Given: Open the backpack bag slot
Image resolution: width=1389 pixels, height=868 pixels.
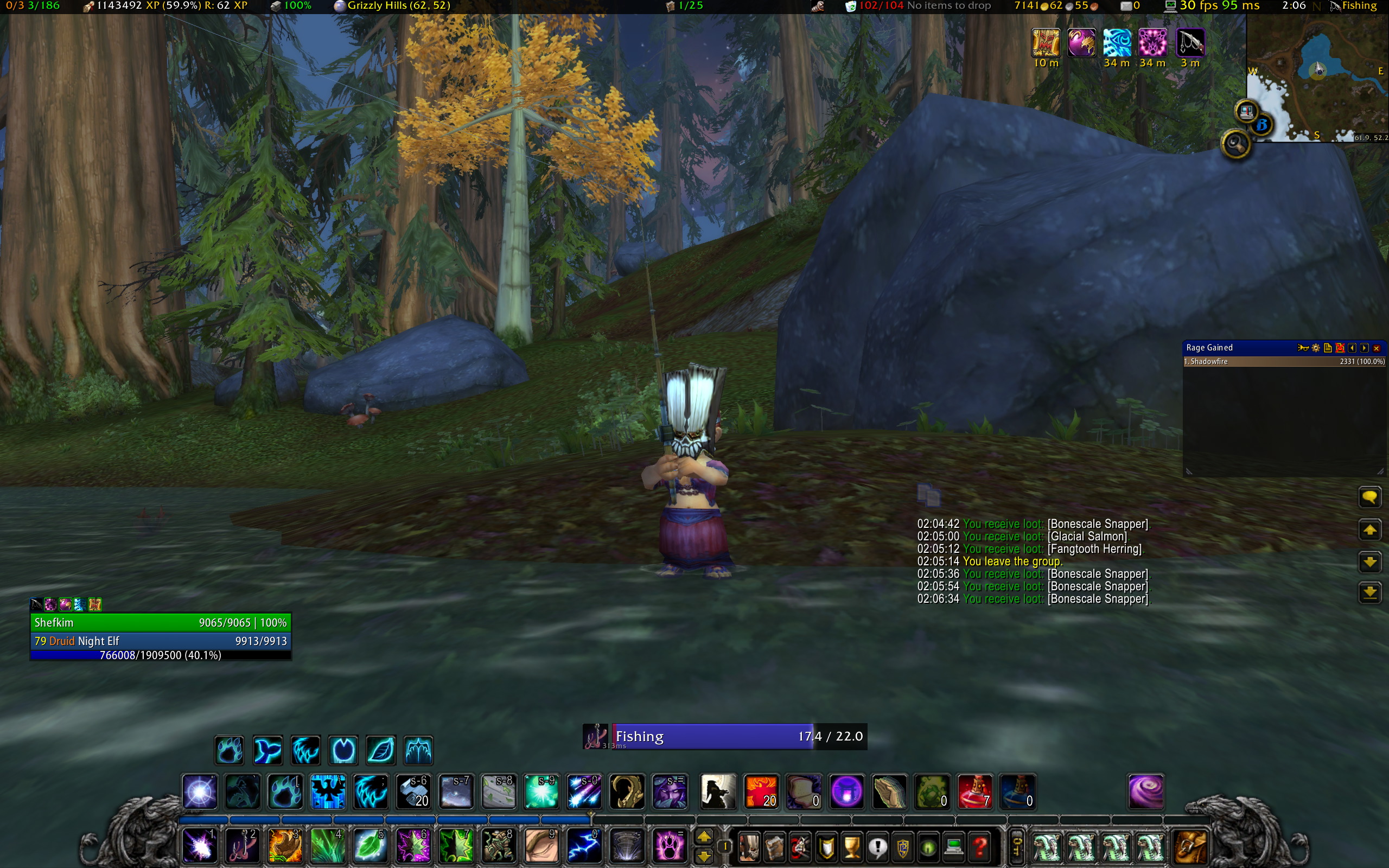Looking at the screenshot, I should (1190, 846).
